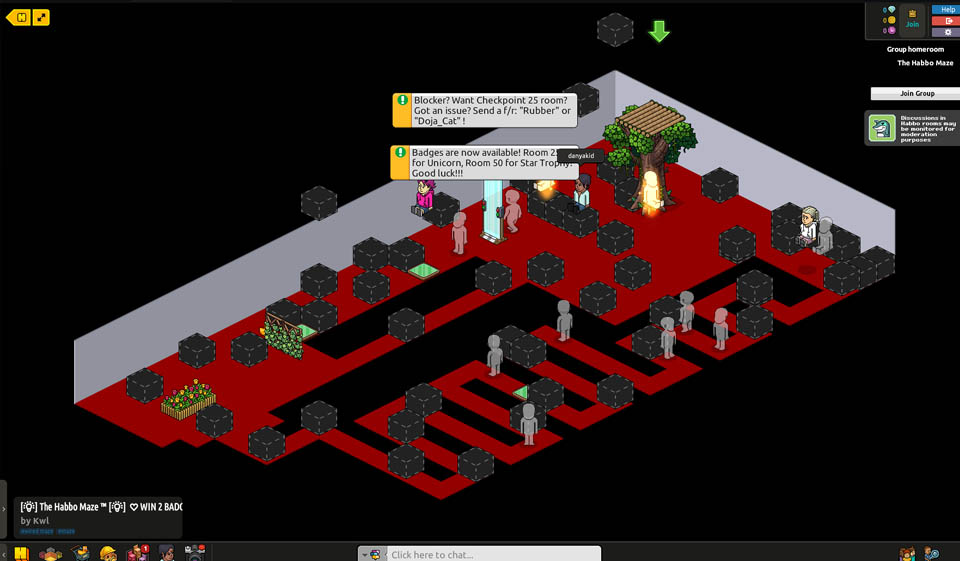
Task: Expand the left side toolbar arrow
Action: [4, 509]
